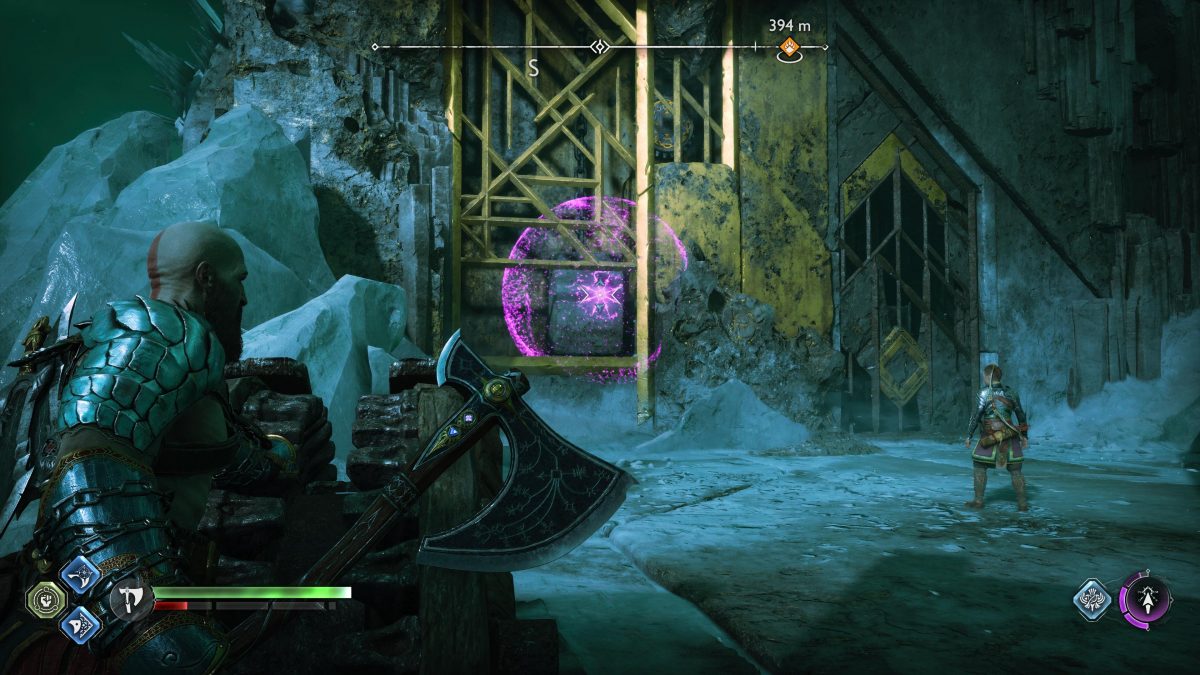
Task: Activate the lower blue axe runic attack
Action: coord(79,624)
